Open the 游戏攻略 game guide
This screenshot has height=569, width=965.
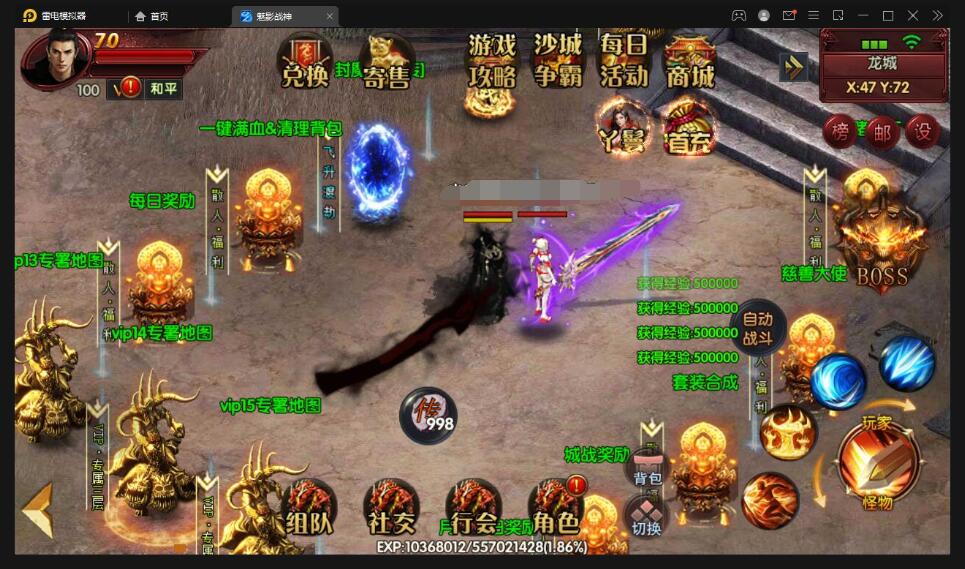tap(493, 62)
